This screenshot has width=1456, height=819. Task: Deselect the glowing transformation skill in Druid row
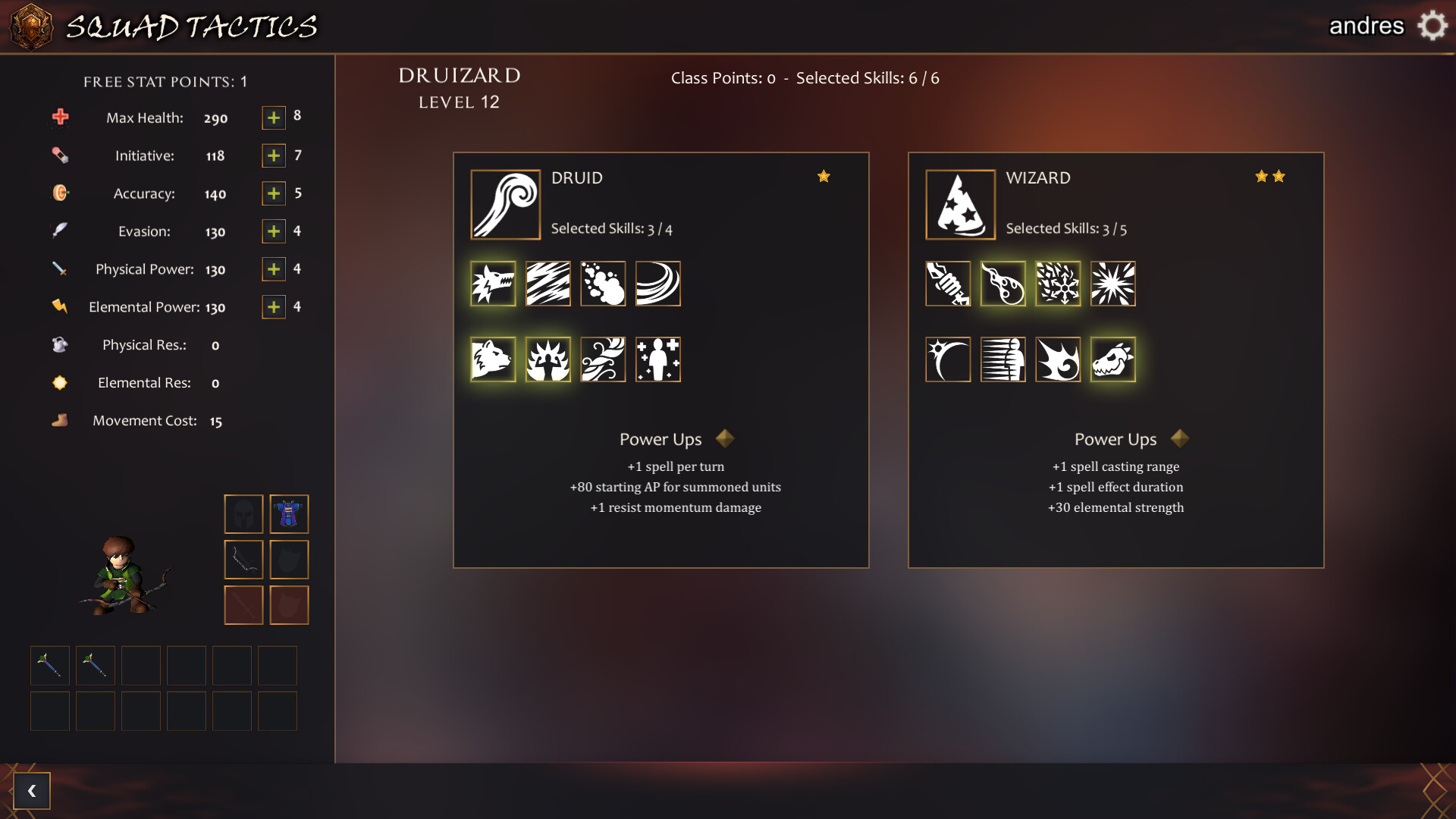click(548, 359)
